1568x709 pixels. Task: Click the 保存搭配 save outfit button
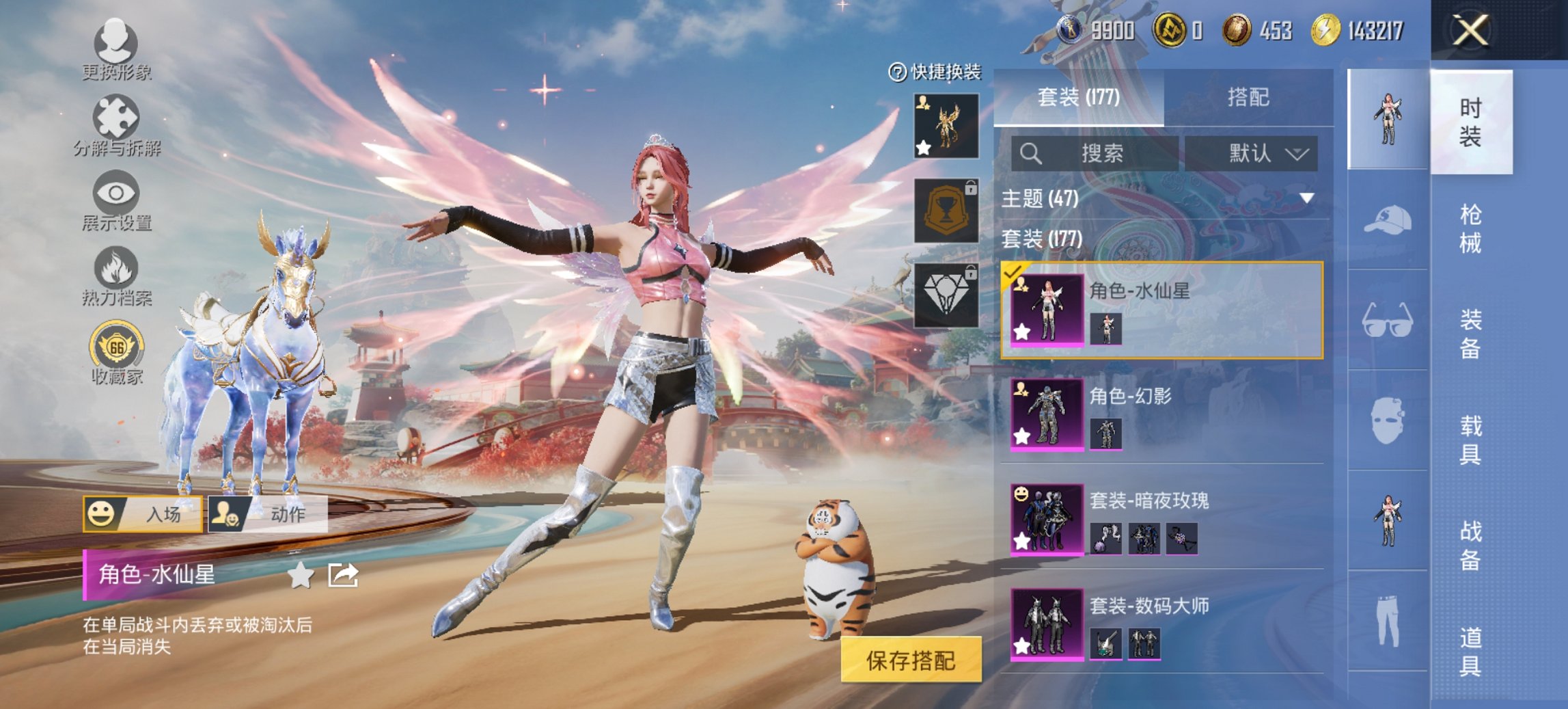pos(911,660)
